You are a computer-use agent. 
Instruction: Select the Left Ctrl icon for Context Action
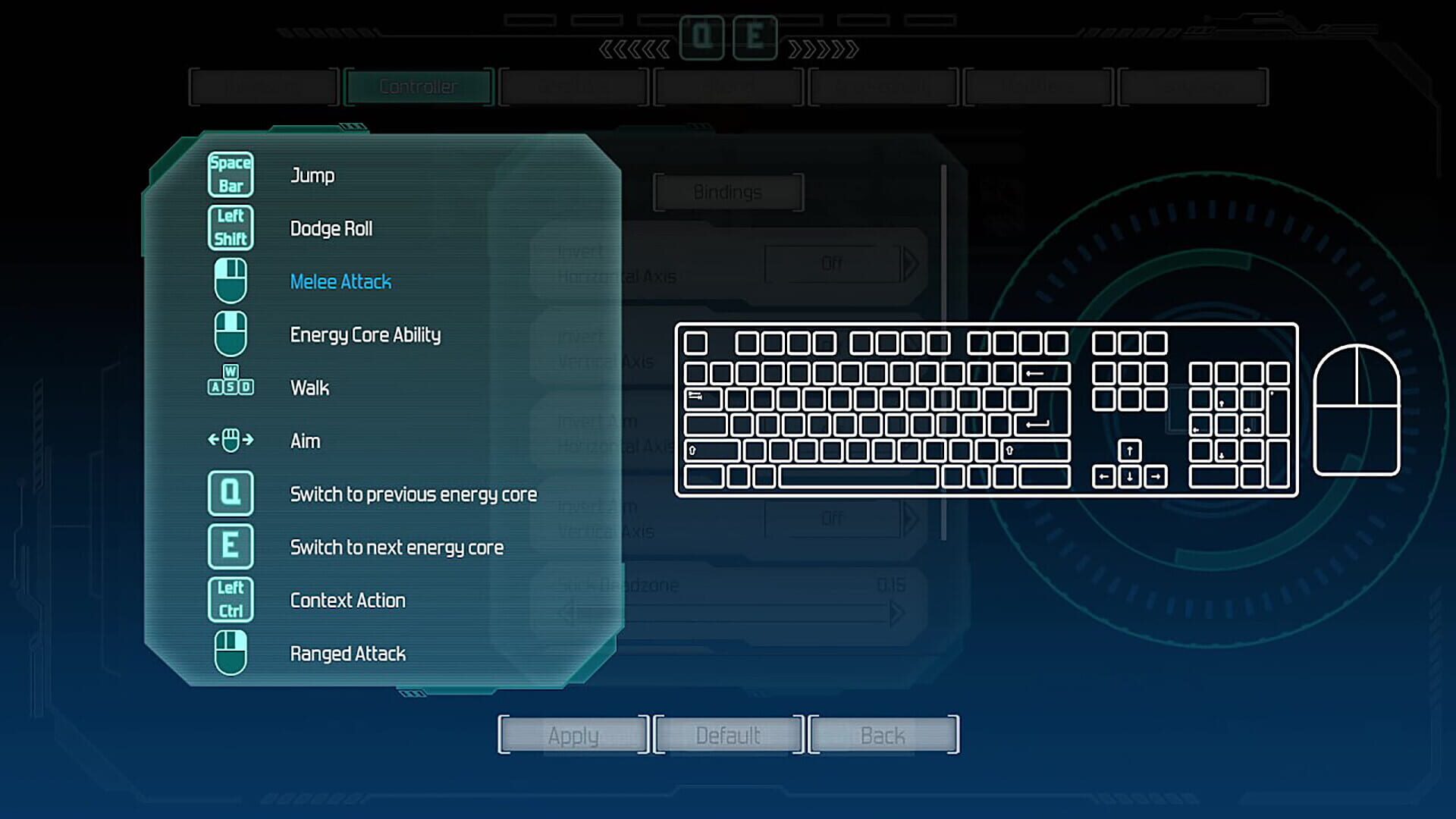pyautogui.click(x=231, y=600)
